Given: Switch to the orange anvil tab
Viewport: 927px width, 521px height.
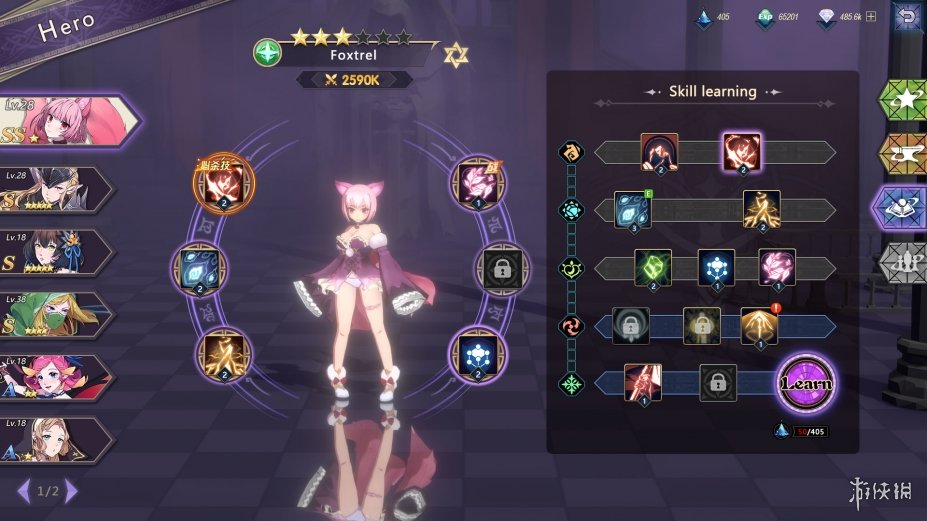Looking at the screenshot, I should pyautogui.click(x=902, y=154).
